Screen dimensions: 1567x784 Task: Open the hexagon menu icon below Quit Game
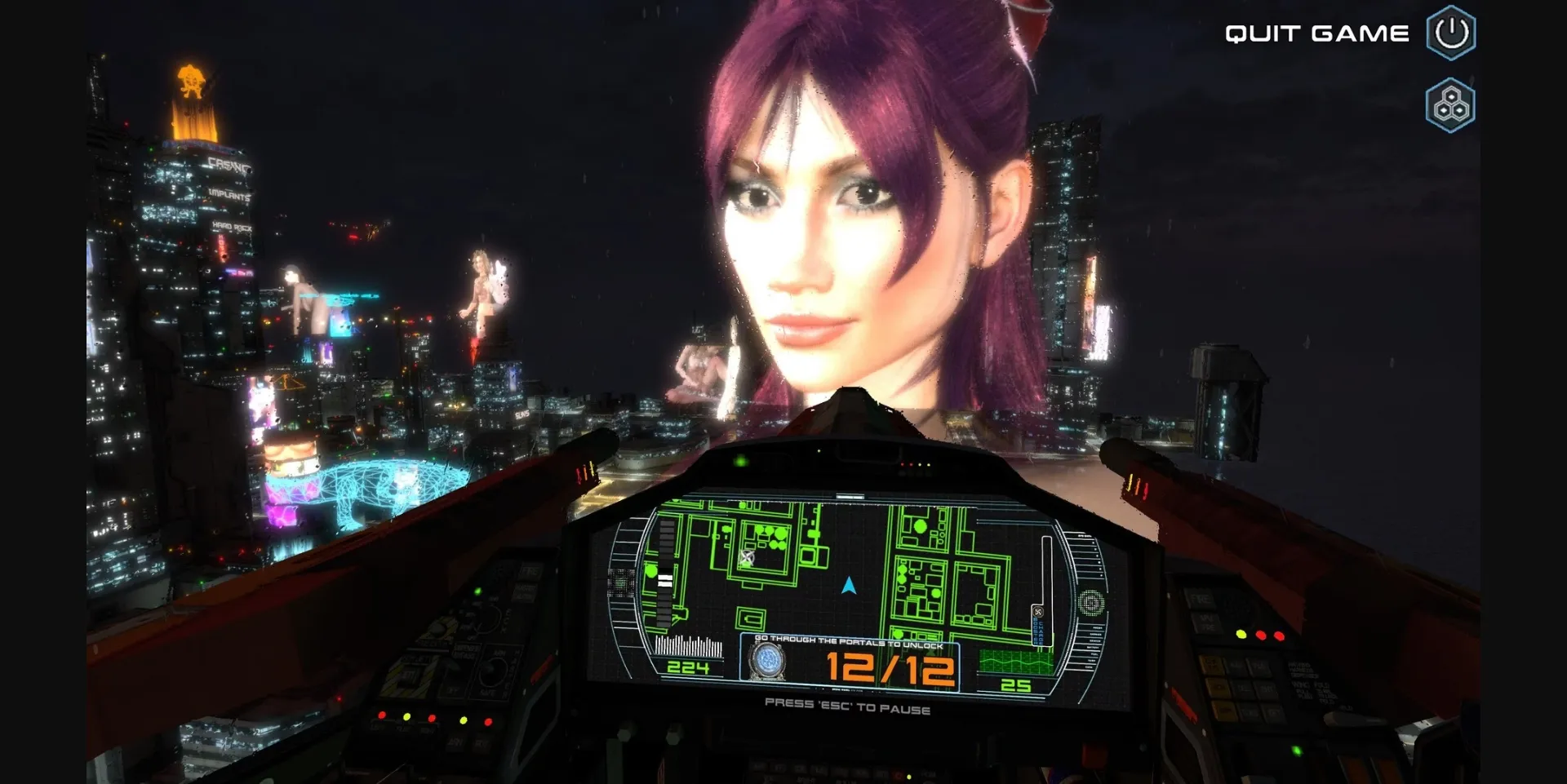point(1451,104)
